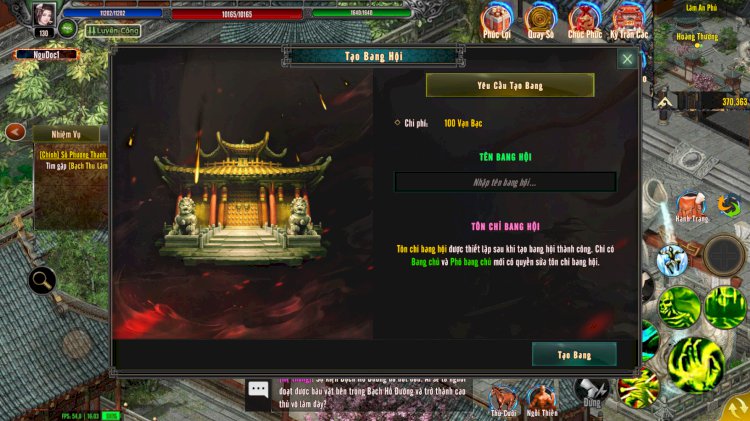Activate the large green claw attack skill
Image resolution: width=750 pixels, height=421 pixels.
tap(696, 362)
